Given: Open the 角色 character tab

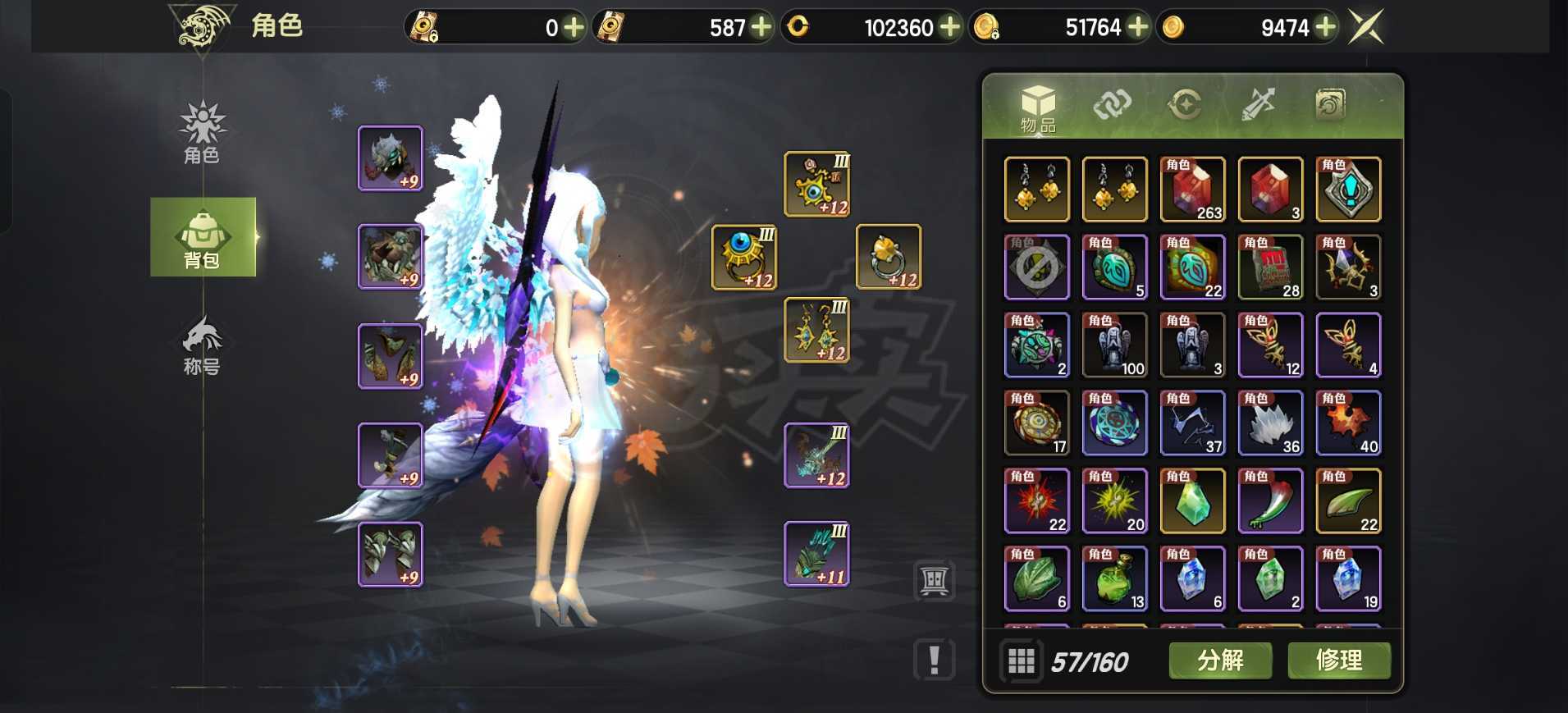Looking at the screenshot, I should [x=202, y=133].
